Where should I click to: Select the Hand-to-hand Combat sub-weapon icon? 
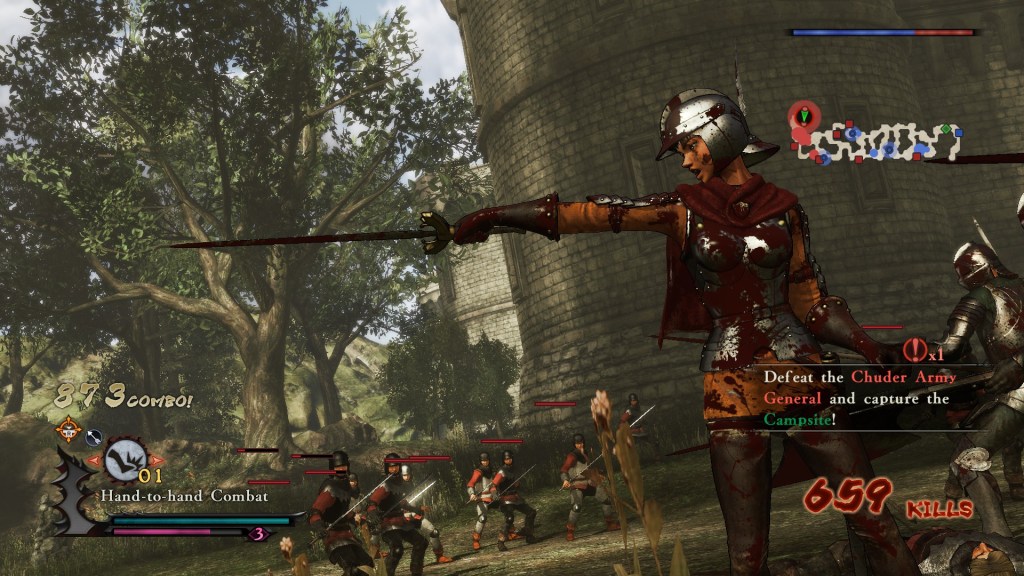(x=125, y=459)
